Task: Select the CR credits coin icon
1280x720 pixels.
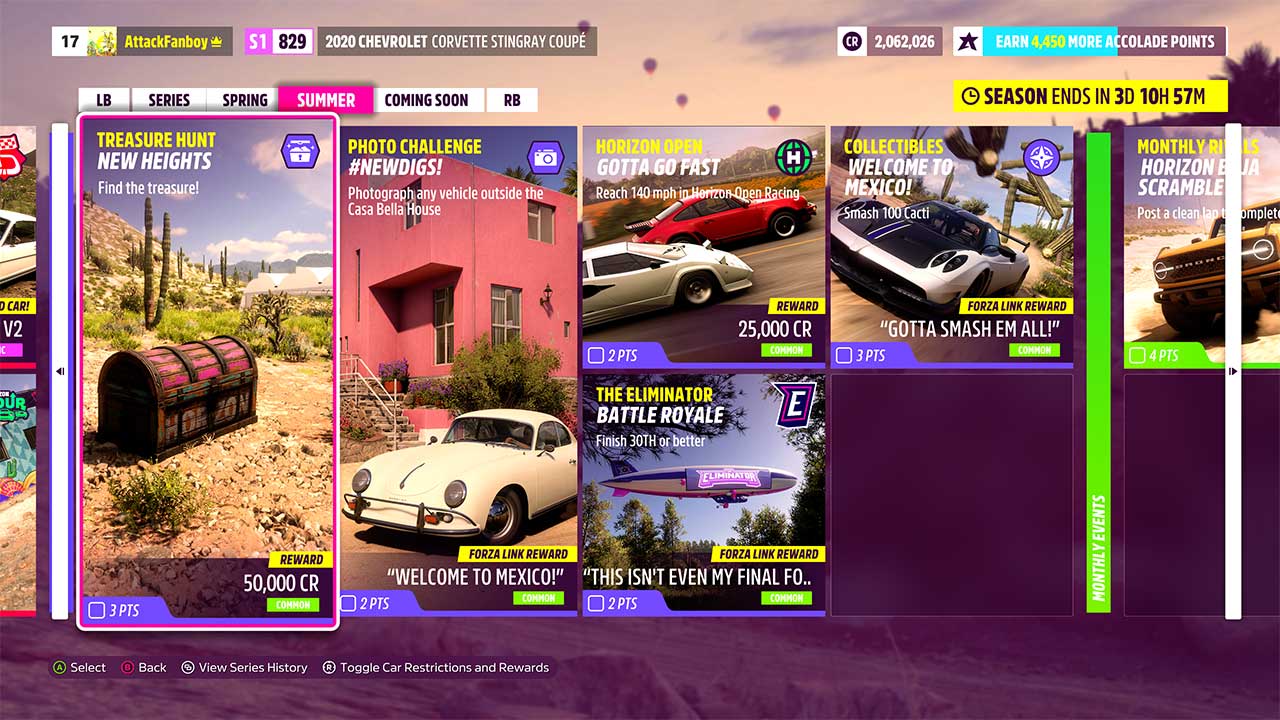Action: pyautogui.click(x=853, y=41)
